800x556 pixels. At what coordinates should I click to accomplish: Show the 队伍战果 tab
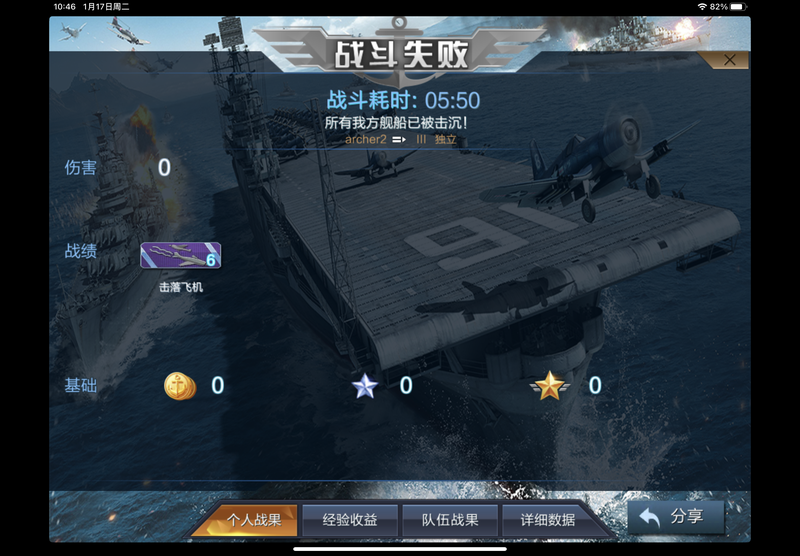click(x=449, y=520)
